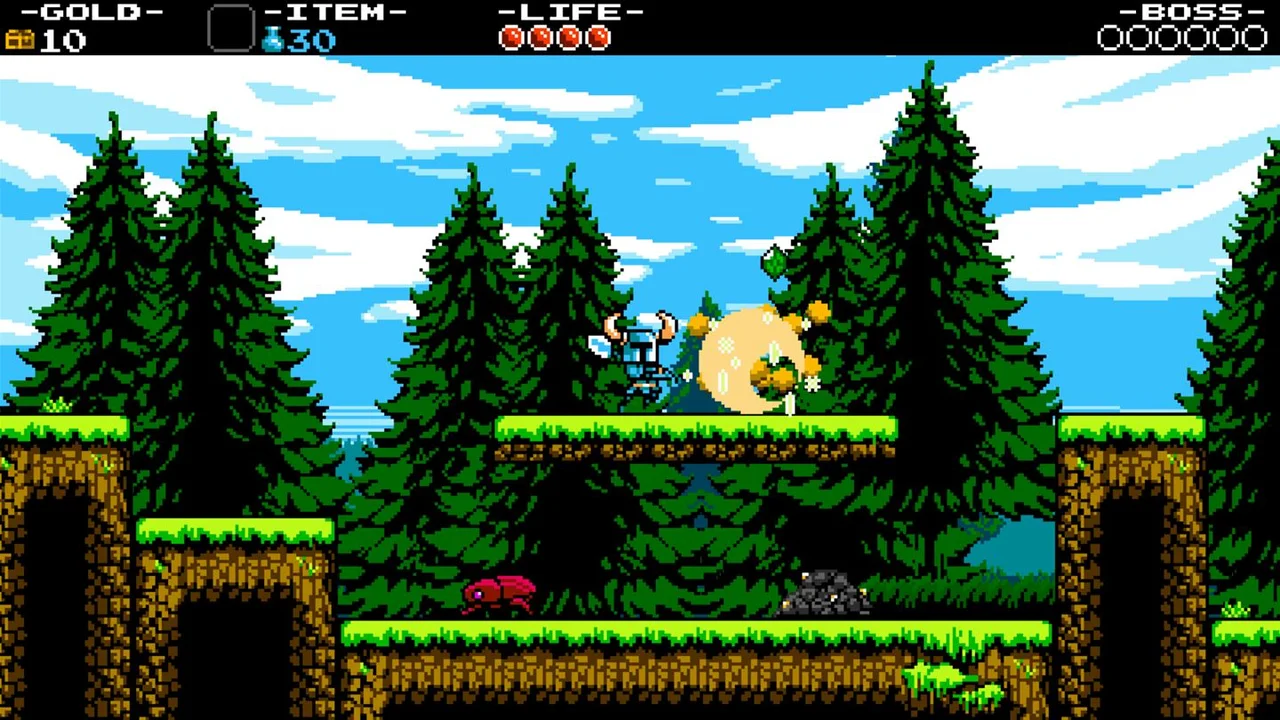Toggle the empty ITEM slot box
Screen dimensions: 1280x720
[231, 27]
